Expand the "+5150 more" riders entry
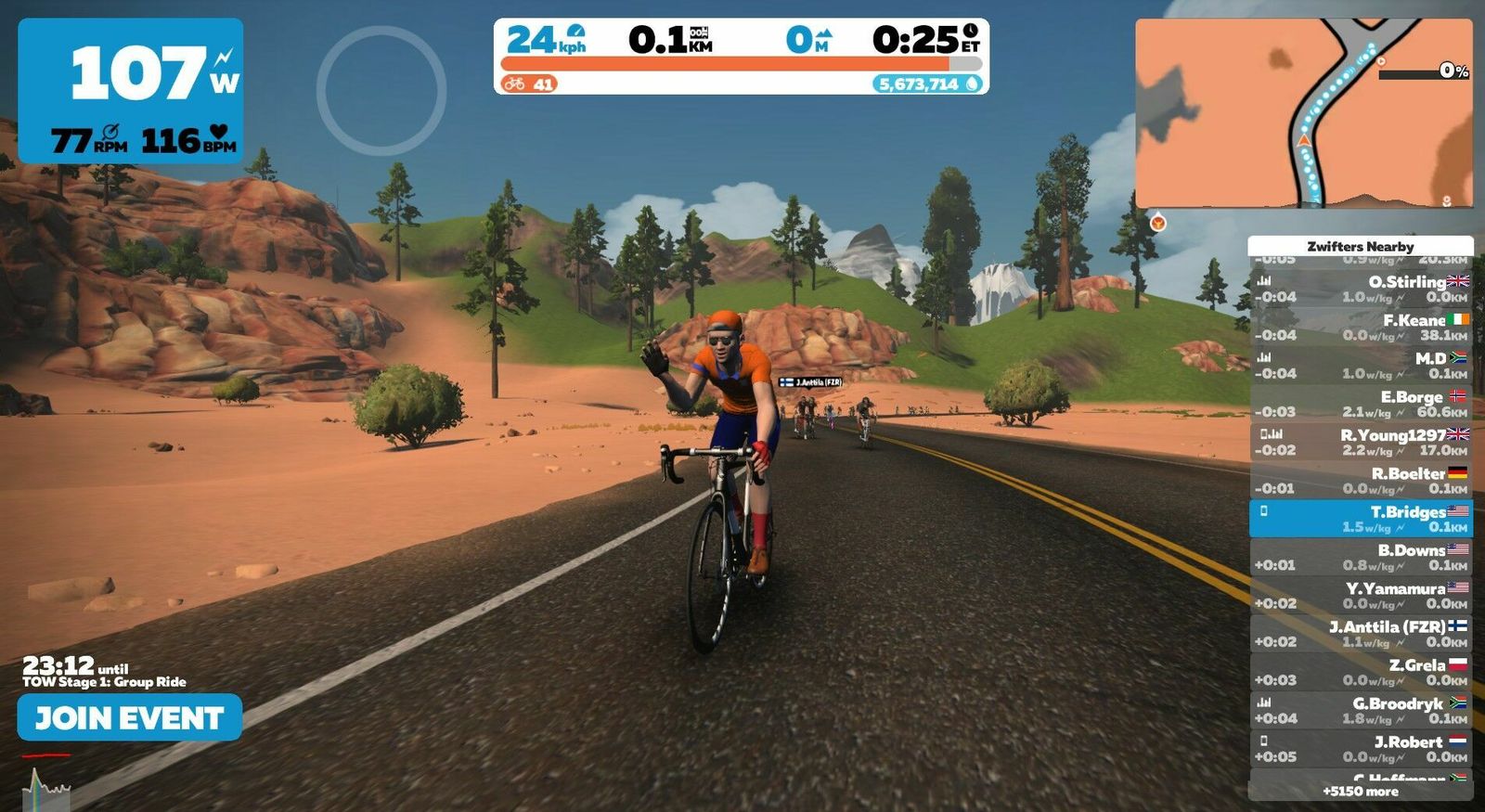This screenshot has height=812, width=1485. (x=1360, y=792)
